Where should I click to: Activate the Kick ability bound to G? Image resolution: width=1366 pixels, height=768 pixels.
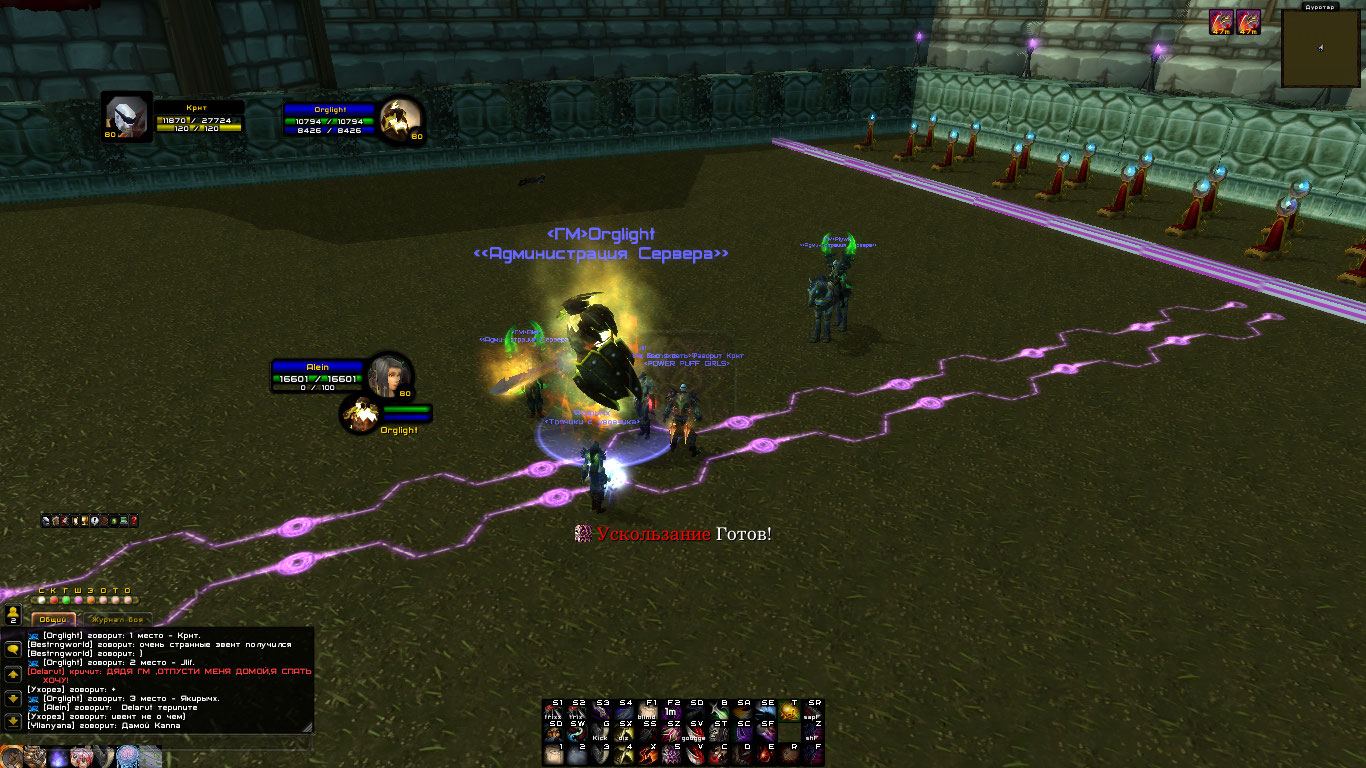(601, 731)
